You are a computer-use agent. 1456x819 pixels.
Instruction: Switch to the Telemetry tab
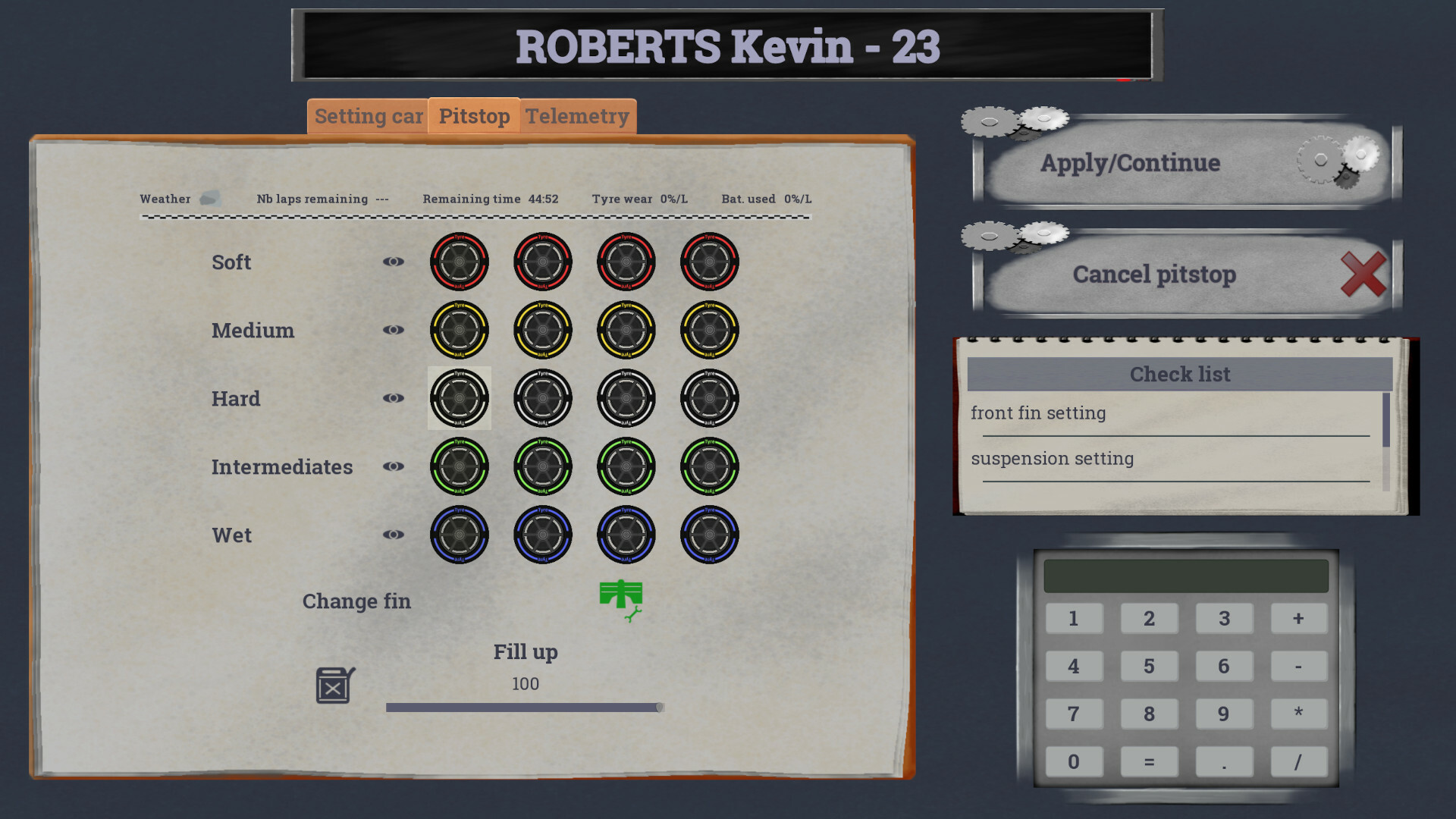[578, 116]
